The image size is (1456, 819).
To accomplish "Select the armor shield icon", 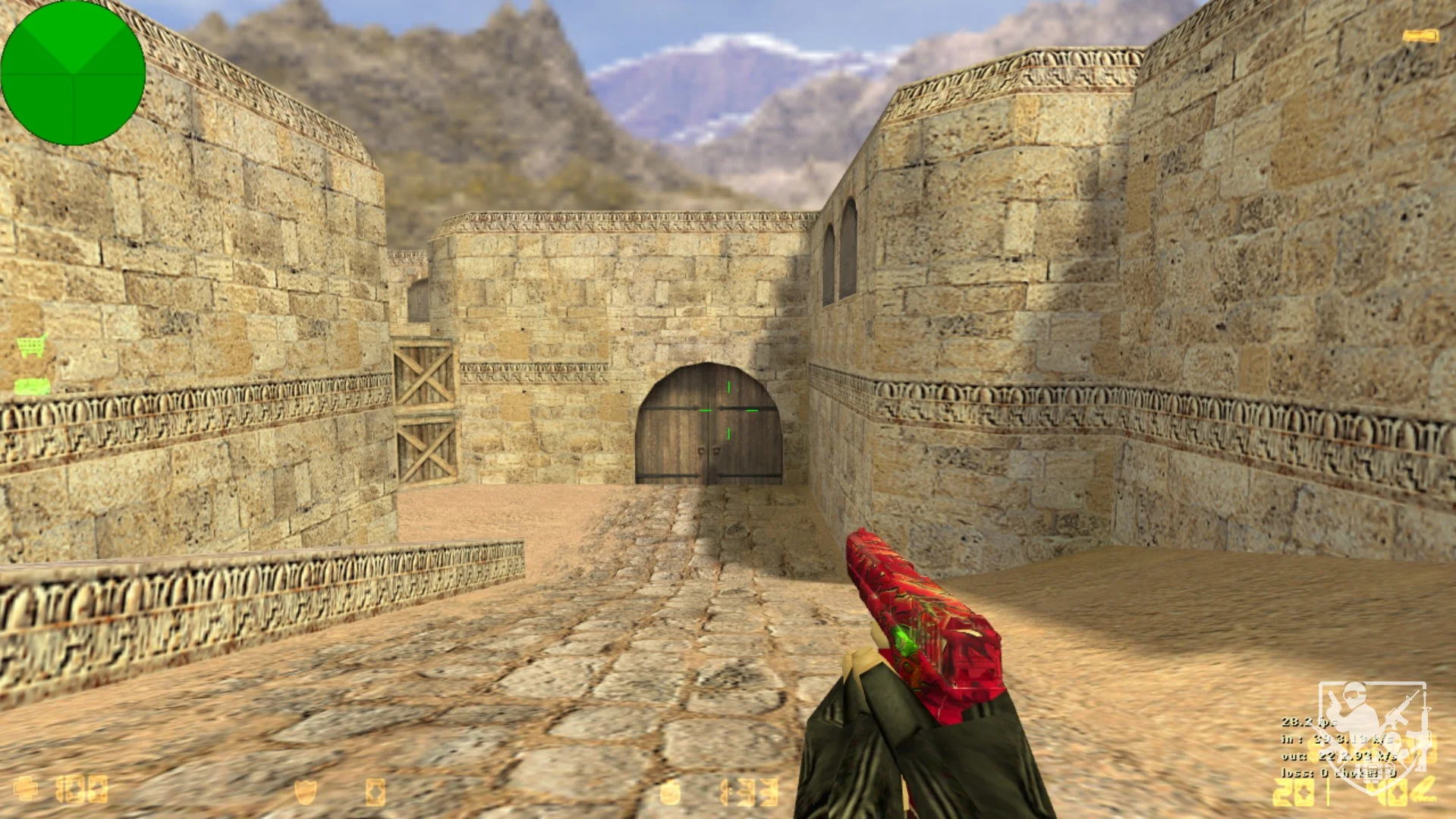I will [305, 792].
